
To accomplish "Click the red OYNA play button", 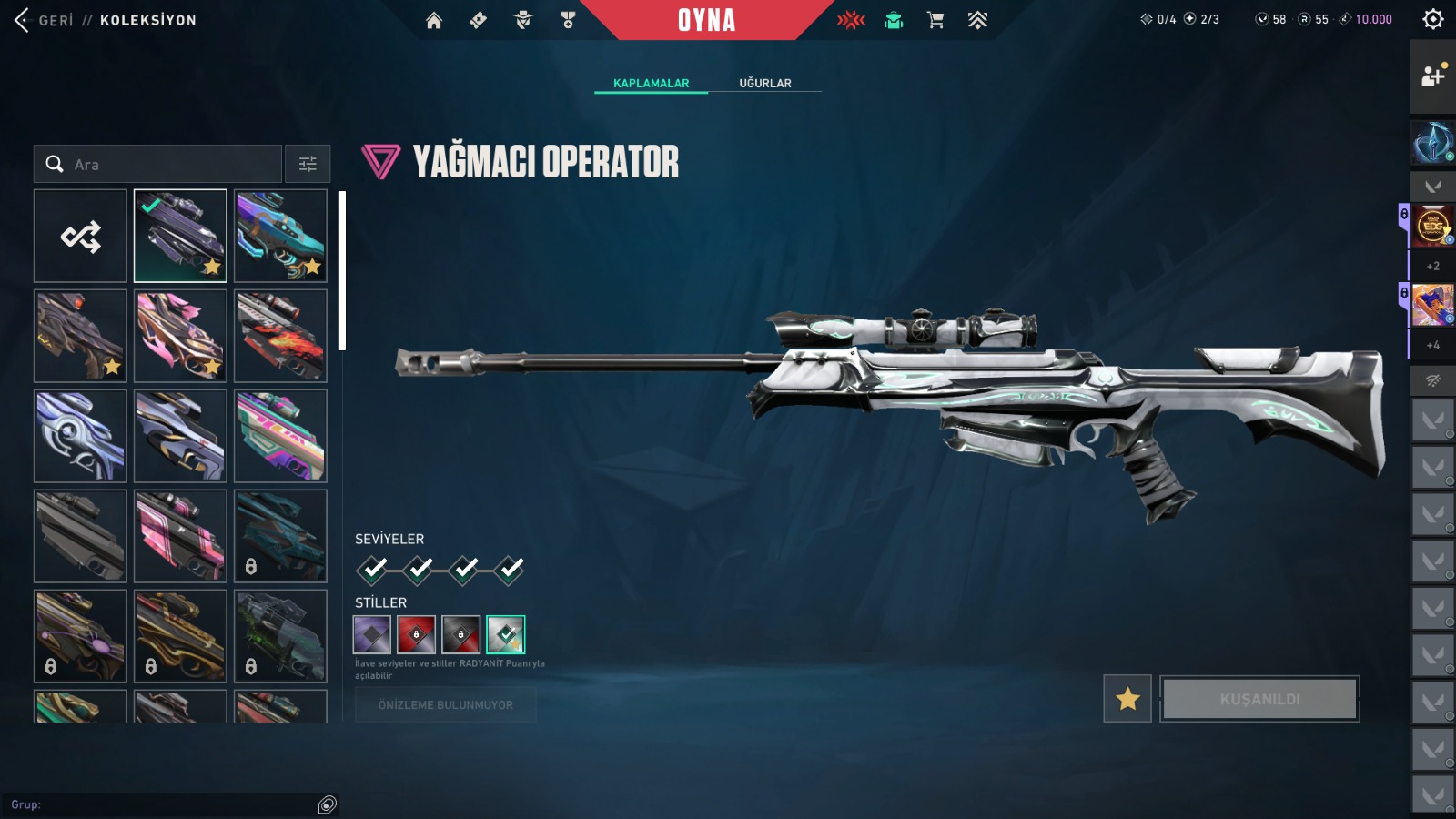I will [706, 20].
